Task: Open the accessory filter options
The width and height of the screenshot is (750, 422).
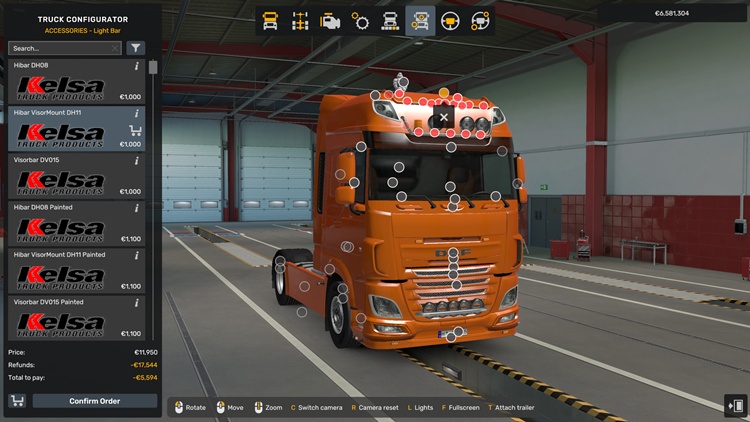Action: [x=136, y=48]
